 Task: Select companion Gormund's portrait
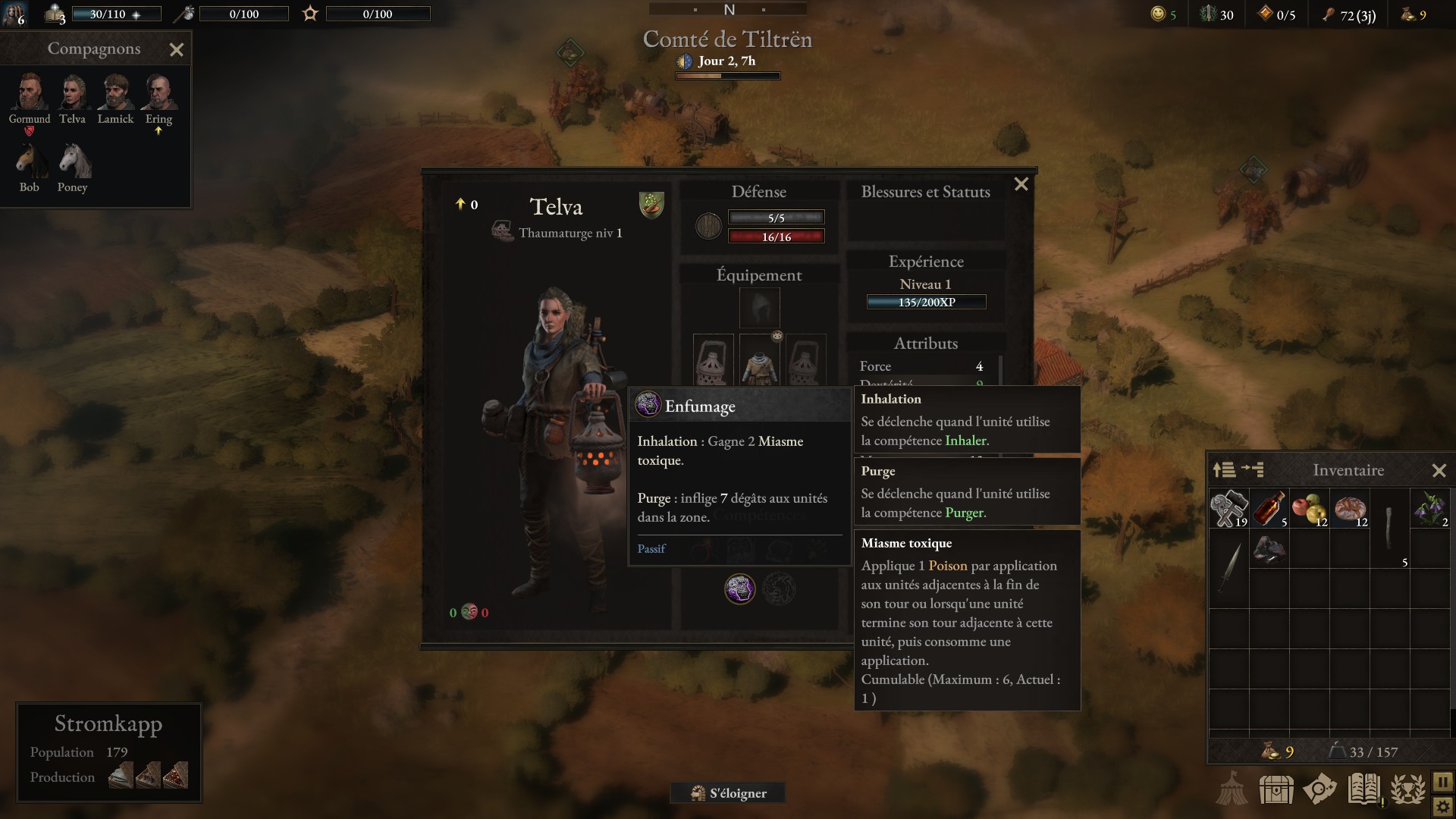[x=30, y=93]
